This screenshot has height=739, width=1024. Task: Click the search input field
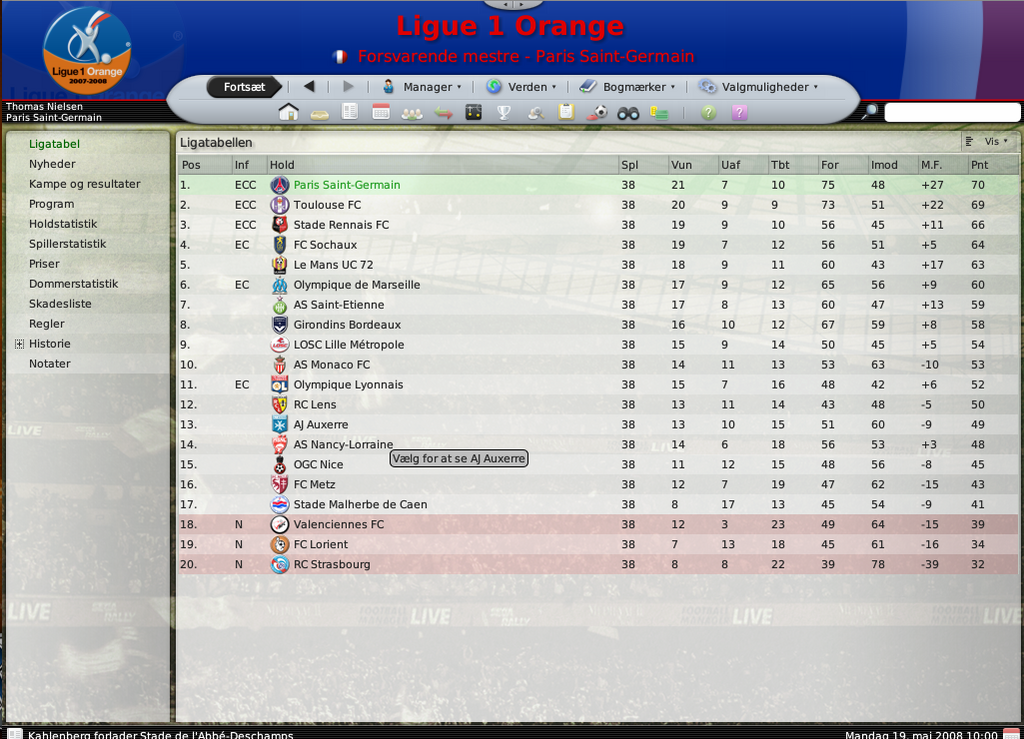pos(951,112)
